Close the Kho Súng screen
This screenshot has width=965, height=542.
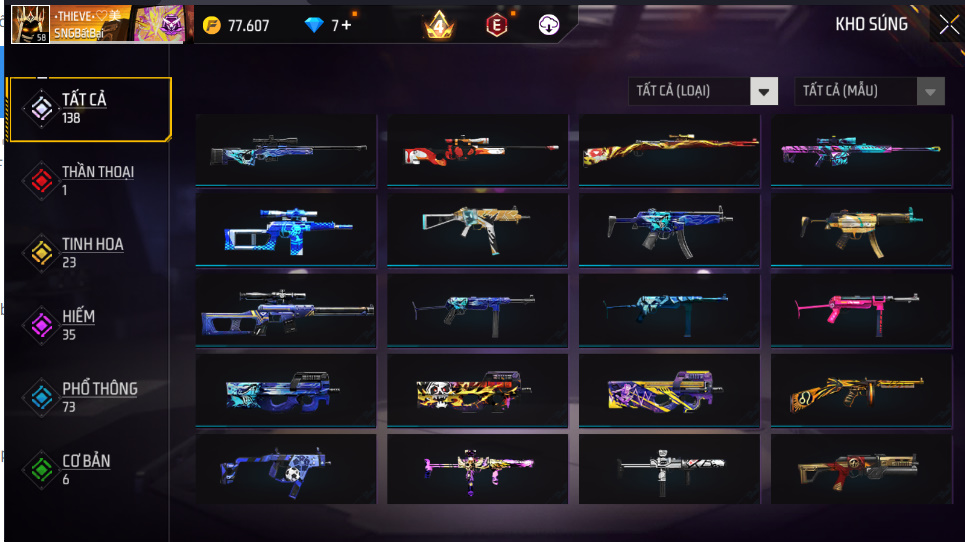(x=947, y=25)
